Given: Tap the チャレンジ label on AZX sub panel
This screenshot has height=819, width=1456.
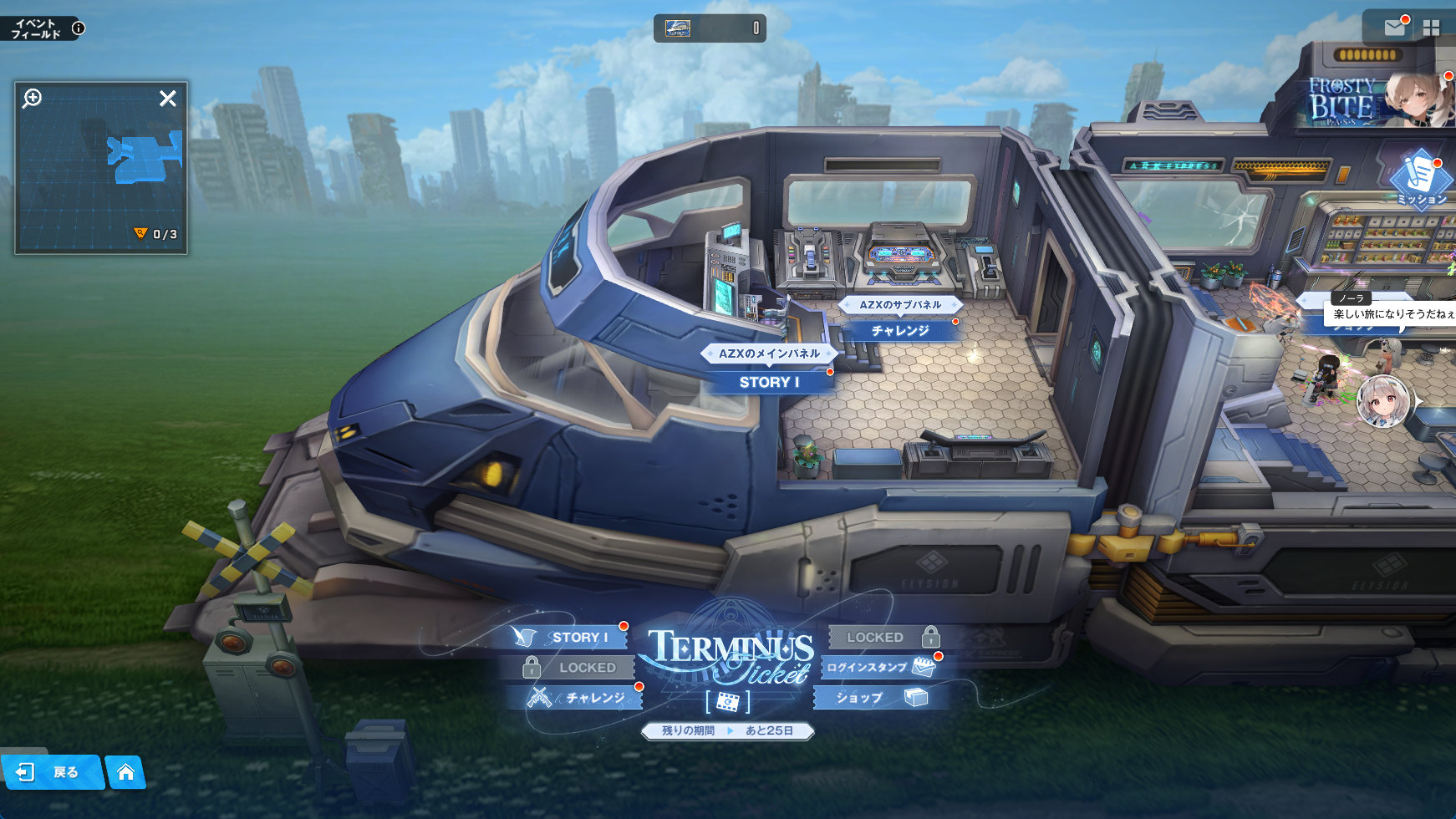Looking at the screenshot, I should [x=900, y=331].
